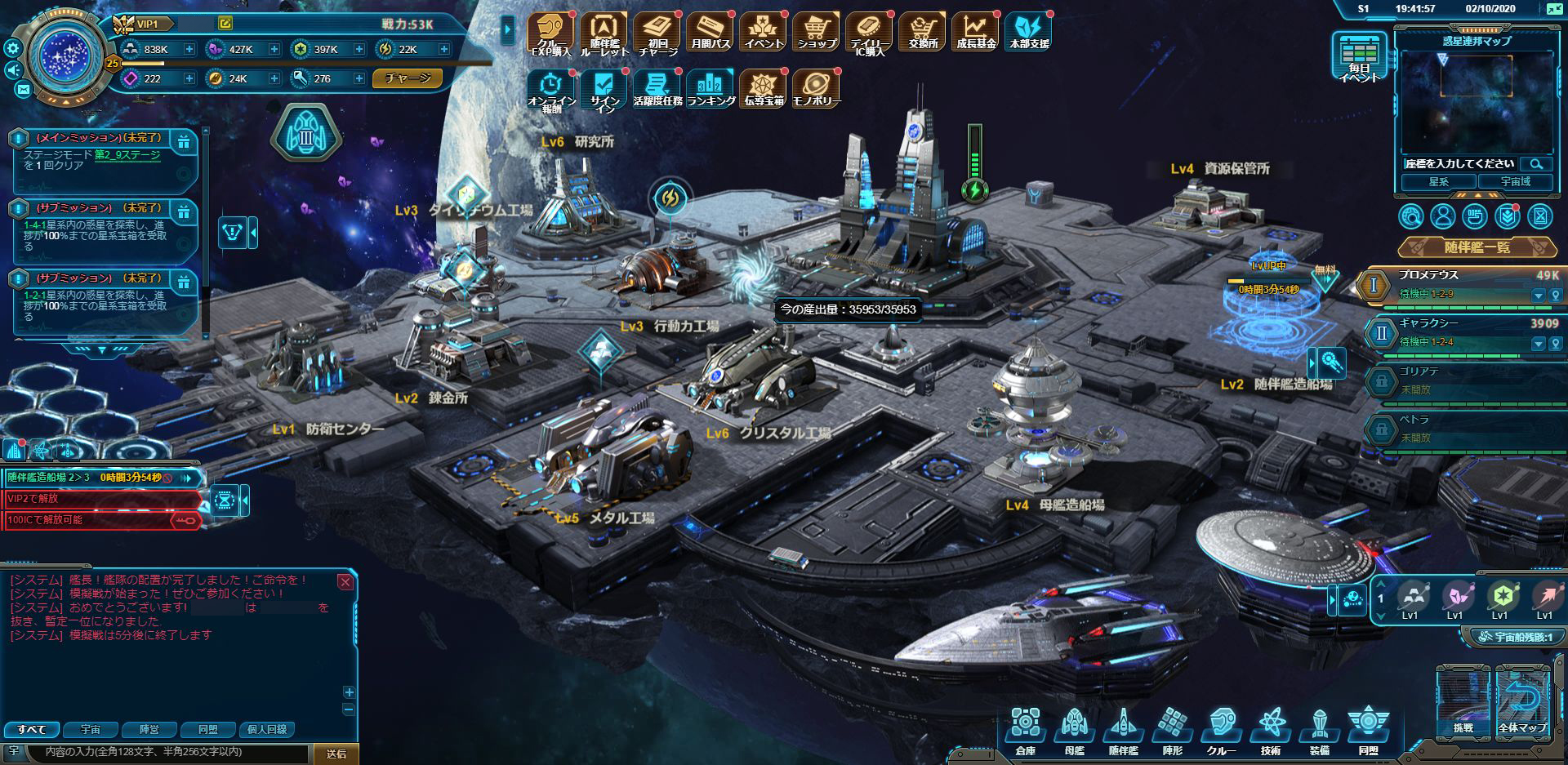Open the 随伴艦一覧 escort ship list

[x=1477, y=247]
